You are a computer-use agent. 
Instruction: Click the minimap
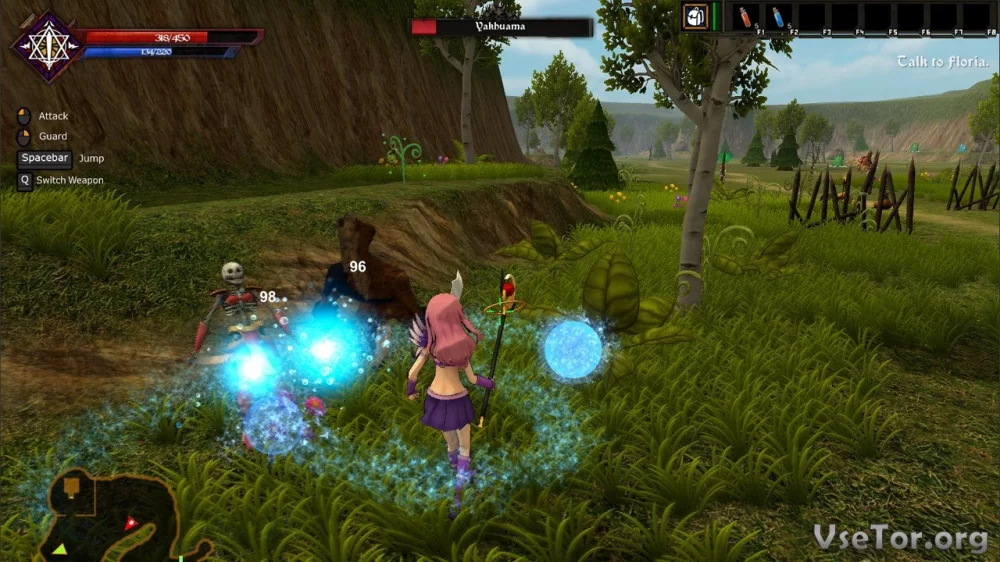110,516
